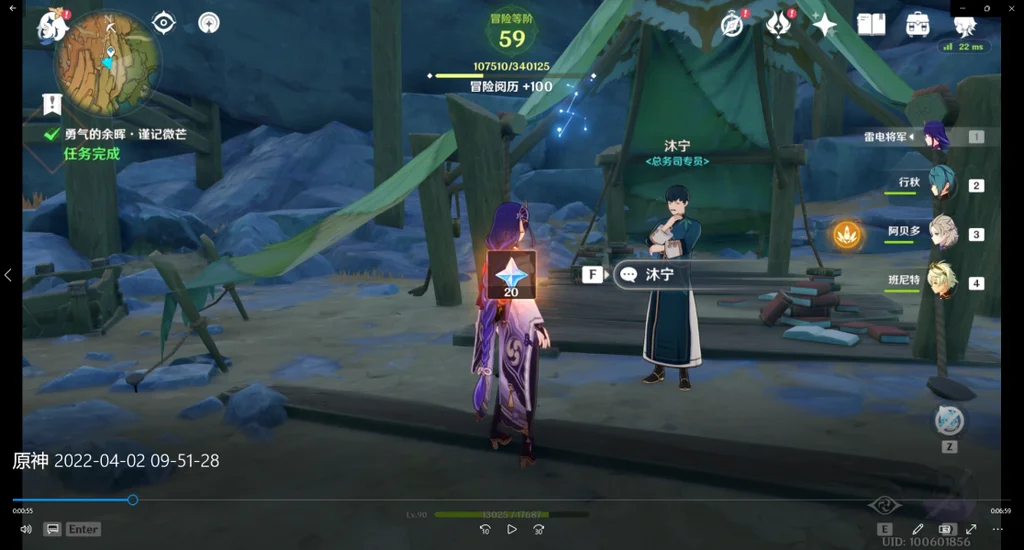Open the inventory backpack icon

[917, 25]
